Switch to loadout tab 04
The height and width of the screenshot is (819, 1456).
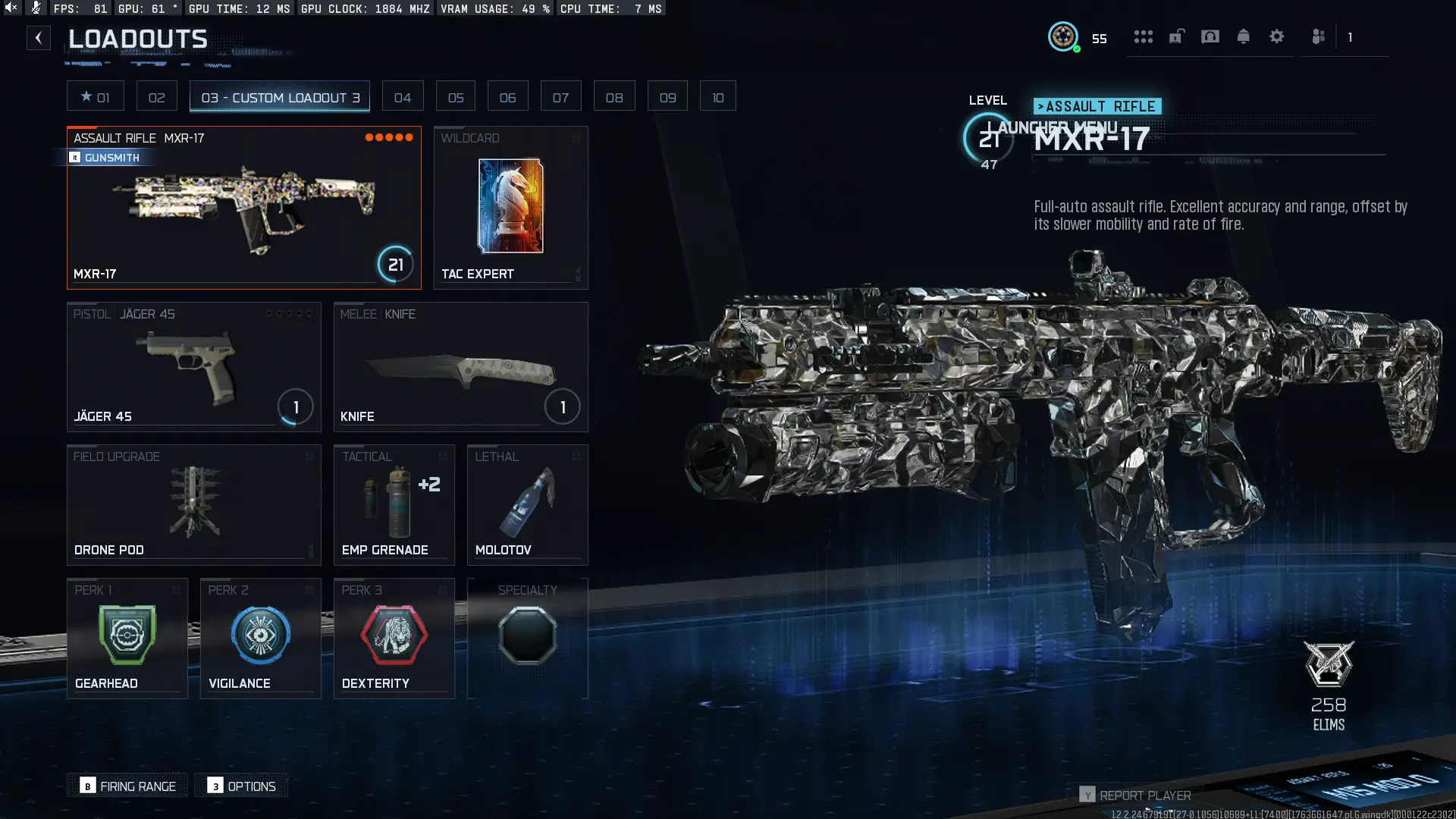coord(403,96)
